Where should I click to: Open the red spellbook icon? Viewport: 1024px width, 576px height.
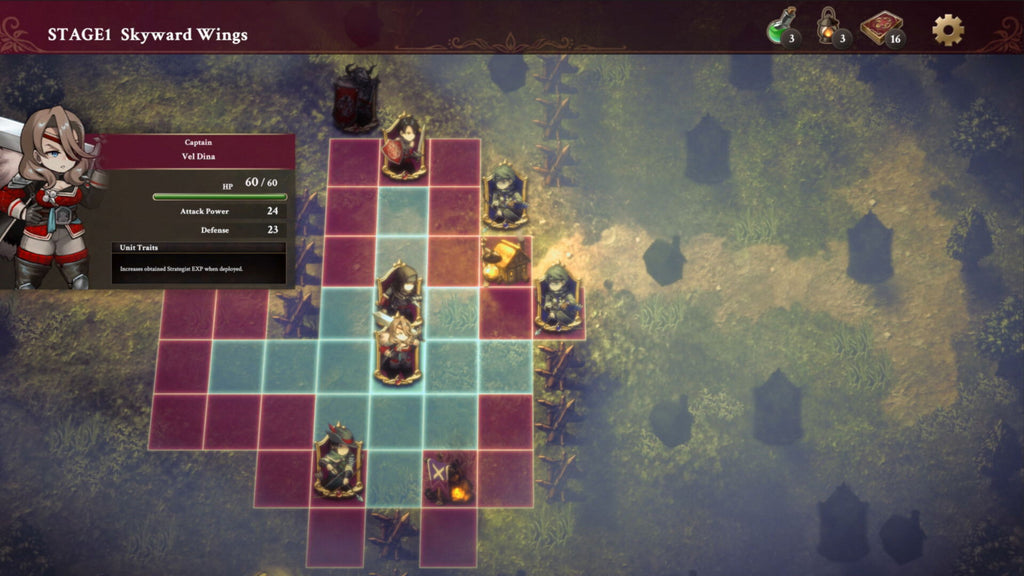pos(881,28)
